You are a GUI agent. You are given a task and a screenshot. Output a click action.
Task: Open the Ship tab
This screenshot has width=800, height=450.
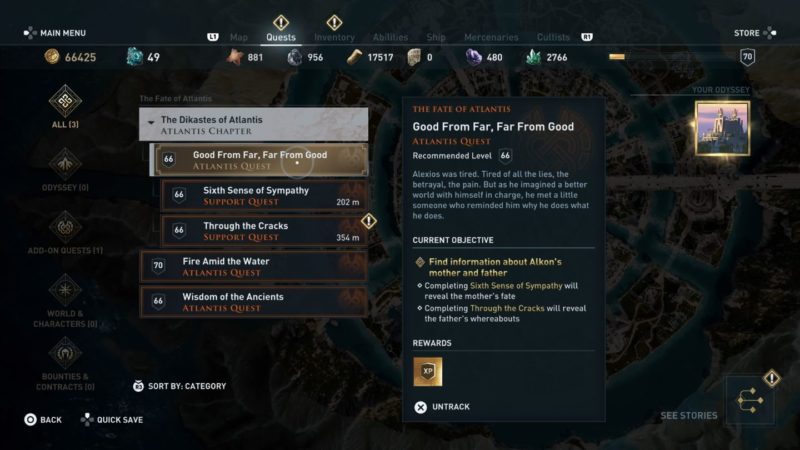pyautogui.click(x=436, y=37)
